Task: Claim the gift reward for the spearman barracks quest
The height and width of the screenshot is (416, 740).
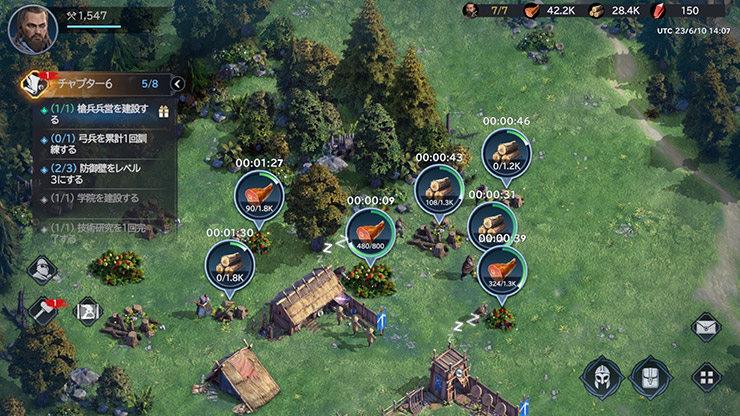Action: (x=165, y=109)
